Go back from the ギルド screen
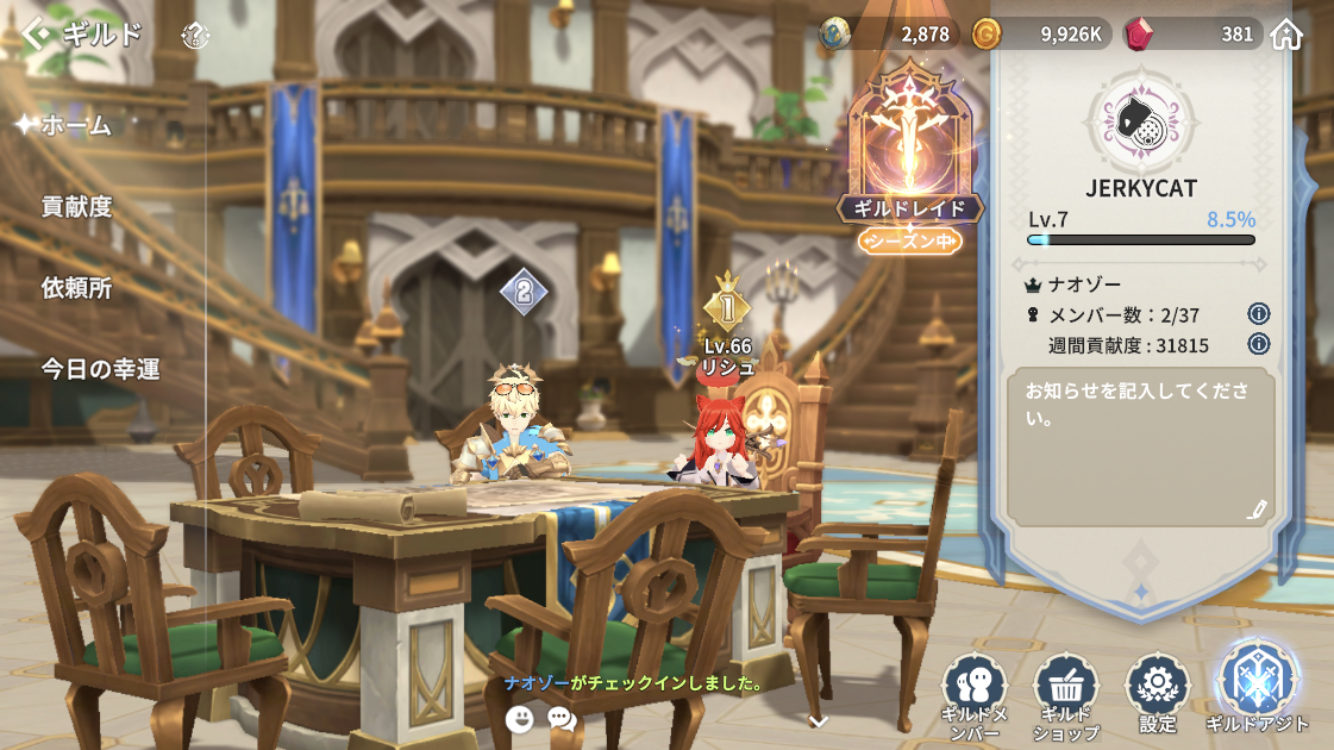This screenshot has height=750, width=1334. (x=38, y=35)
